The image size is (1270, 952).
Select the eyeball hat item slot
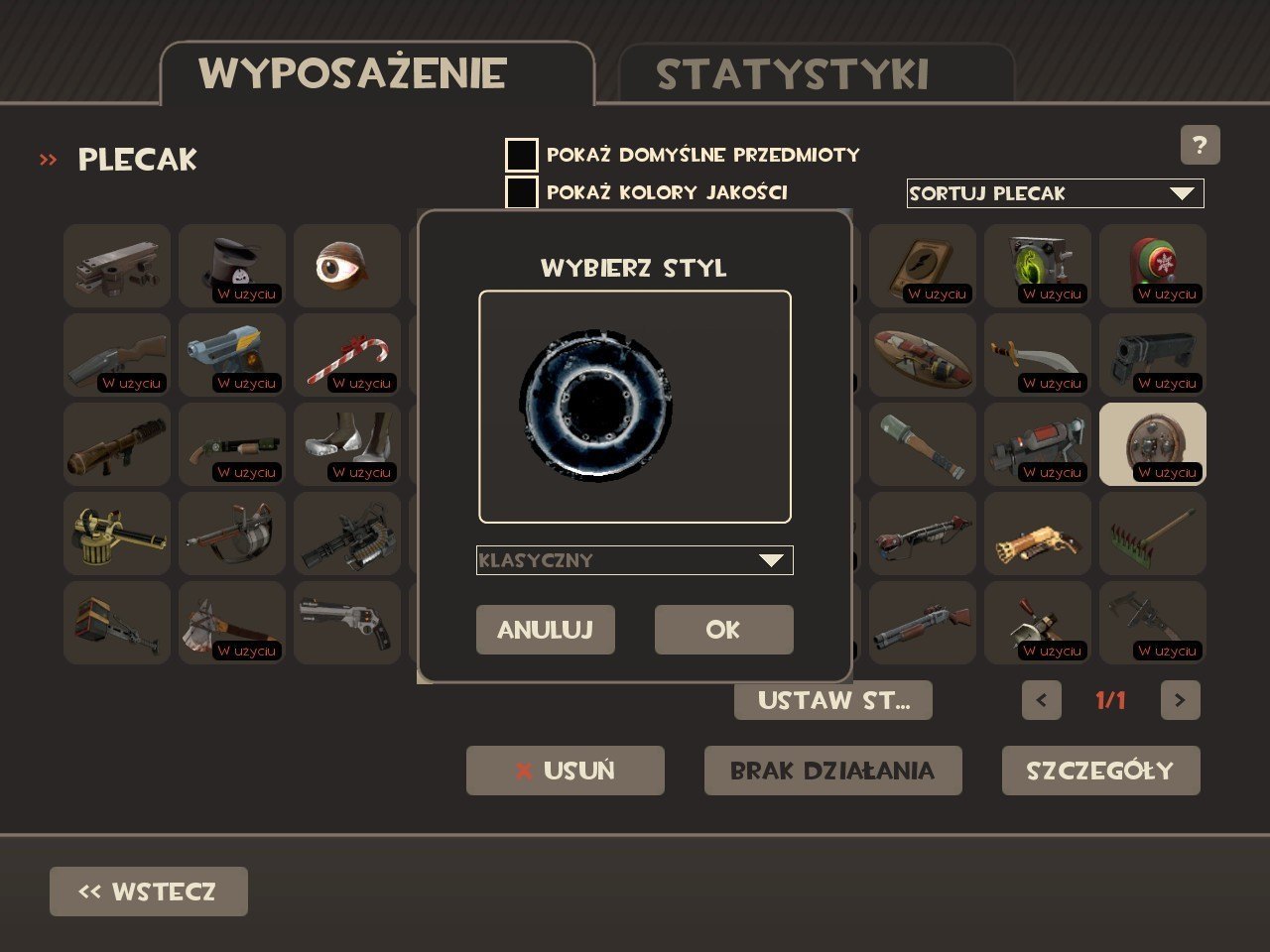click(x=347, y=266)
